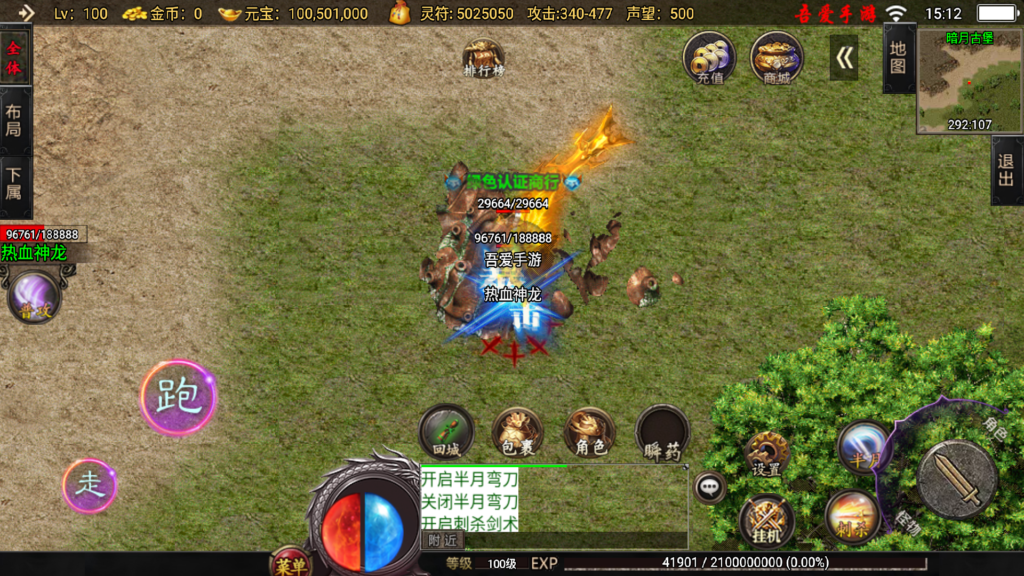Switch to the 全体 tab

coord(14,59)
